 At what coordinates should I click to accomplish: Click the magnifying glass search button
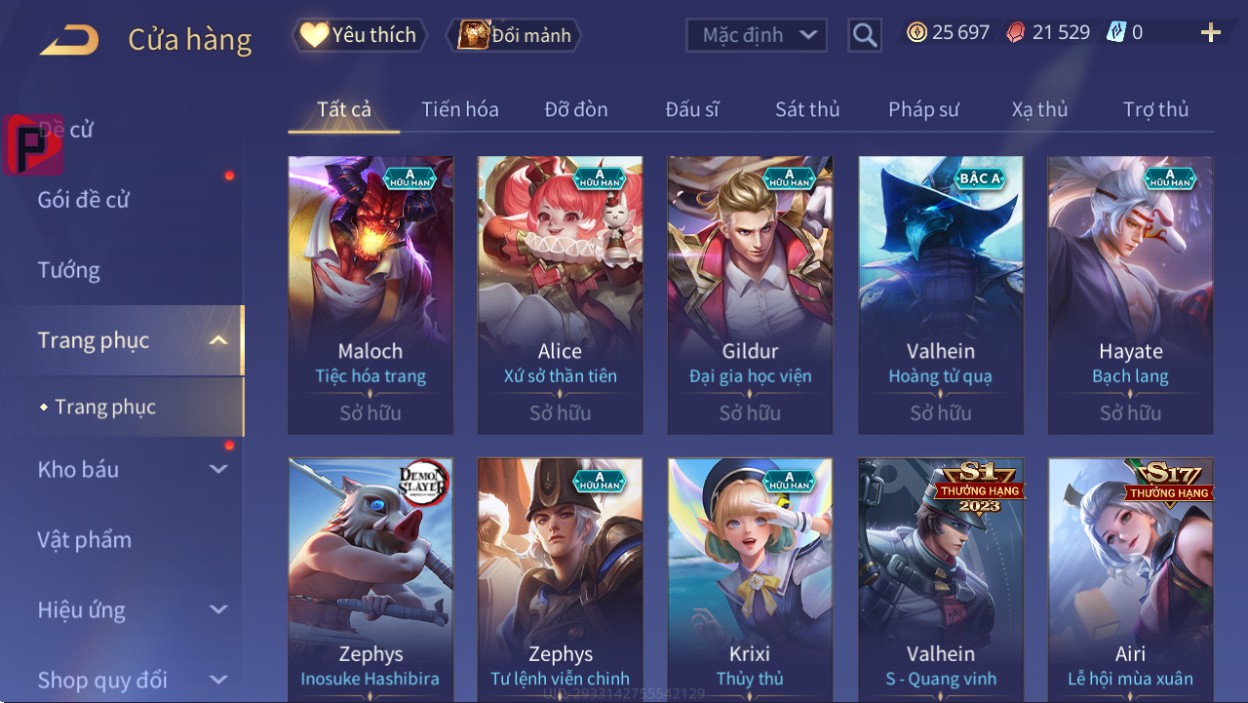click(864, 36)
